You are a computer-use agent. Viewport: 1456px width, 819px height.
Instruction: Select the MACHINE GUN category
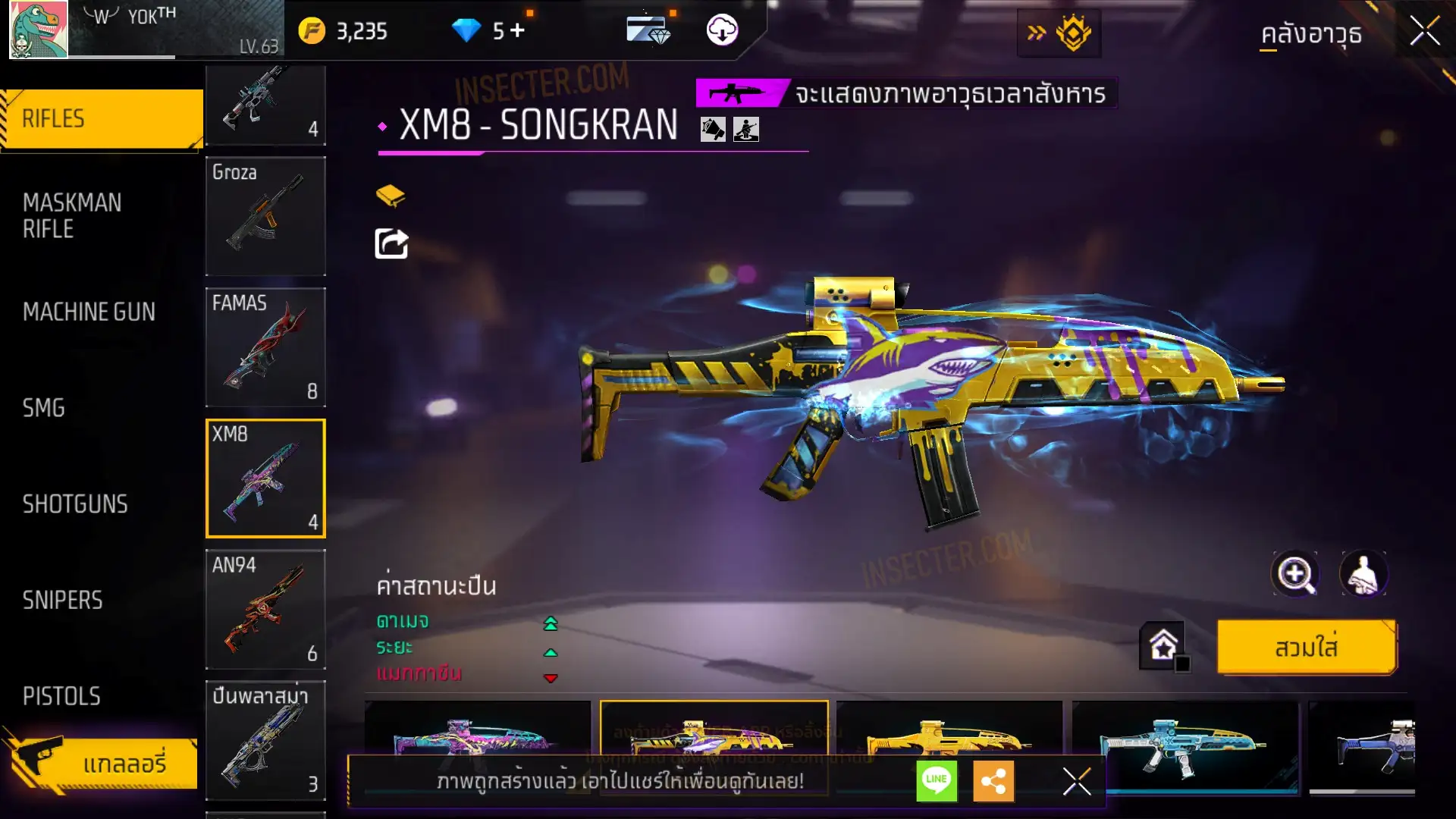(89, 312)
